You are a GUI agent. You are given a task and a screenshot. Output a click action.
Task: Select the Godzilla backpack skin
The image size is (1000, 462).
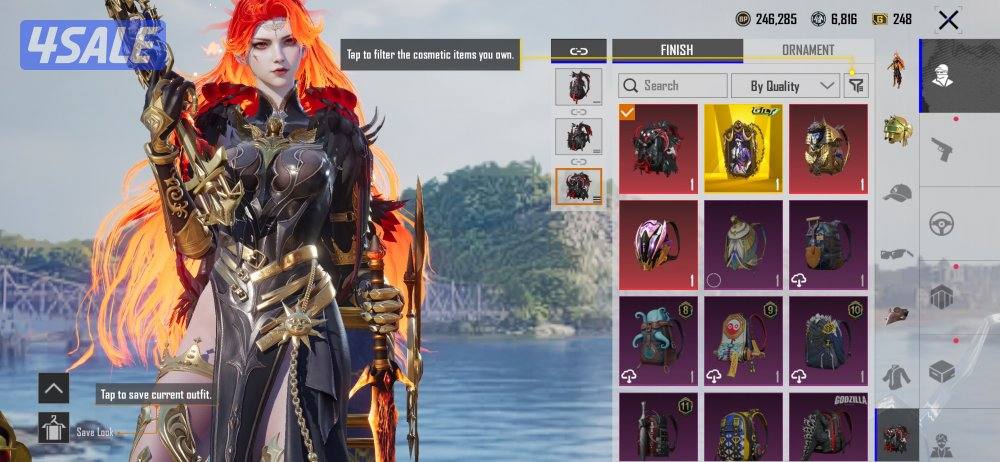tap(828, 425)
